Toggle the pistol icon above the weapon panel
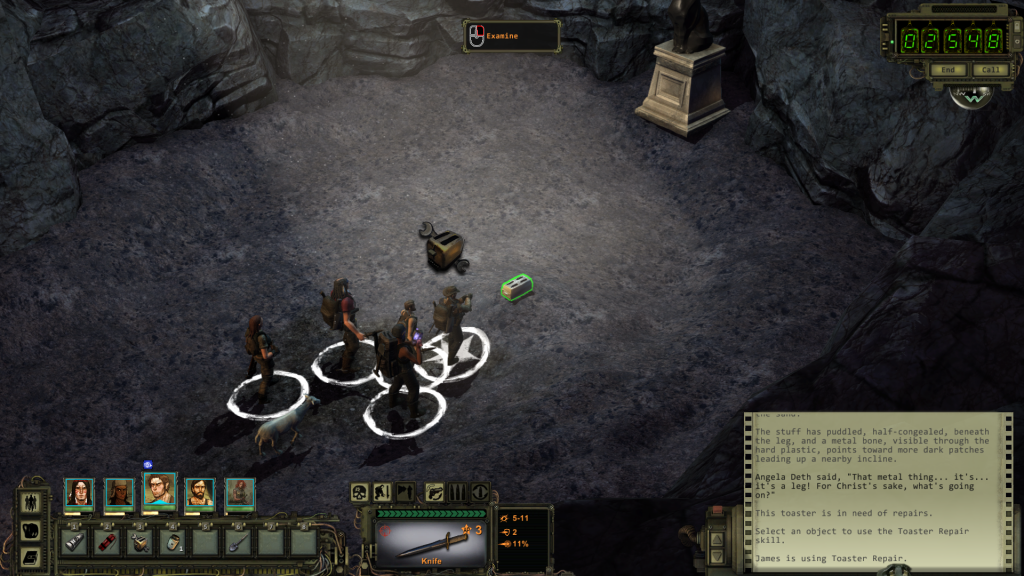 435,492
